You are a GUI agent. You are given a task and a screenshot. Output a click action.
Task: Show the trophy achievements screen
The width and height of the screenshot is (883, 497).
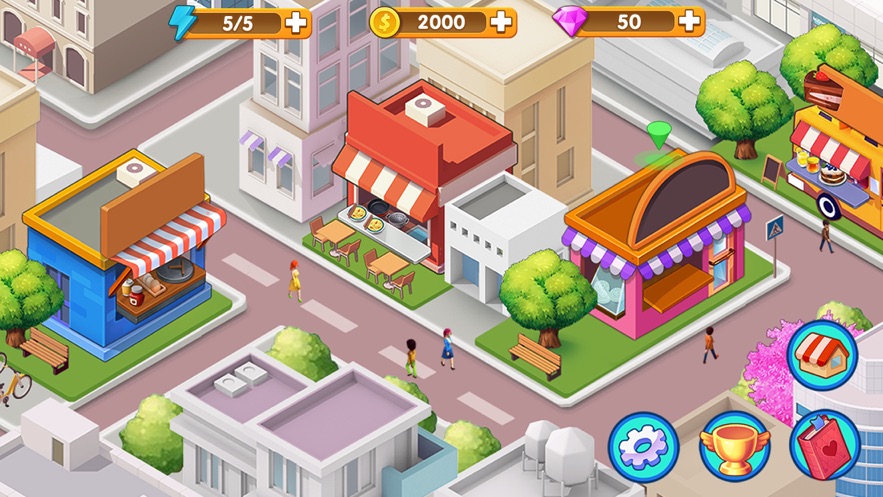click(734, 446)
